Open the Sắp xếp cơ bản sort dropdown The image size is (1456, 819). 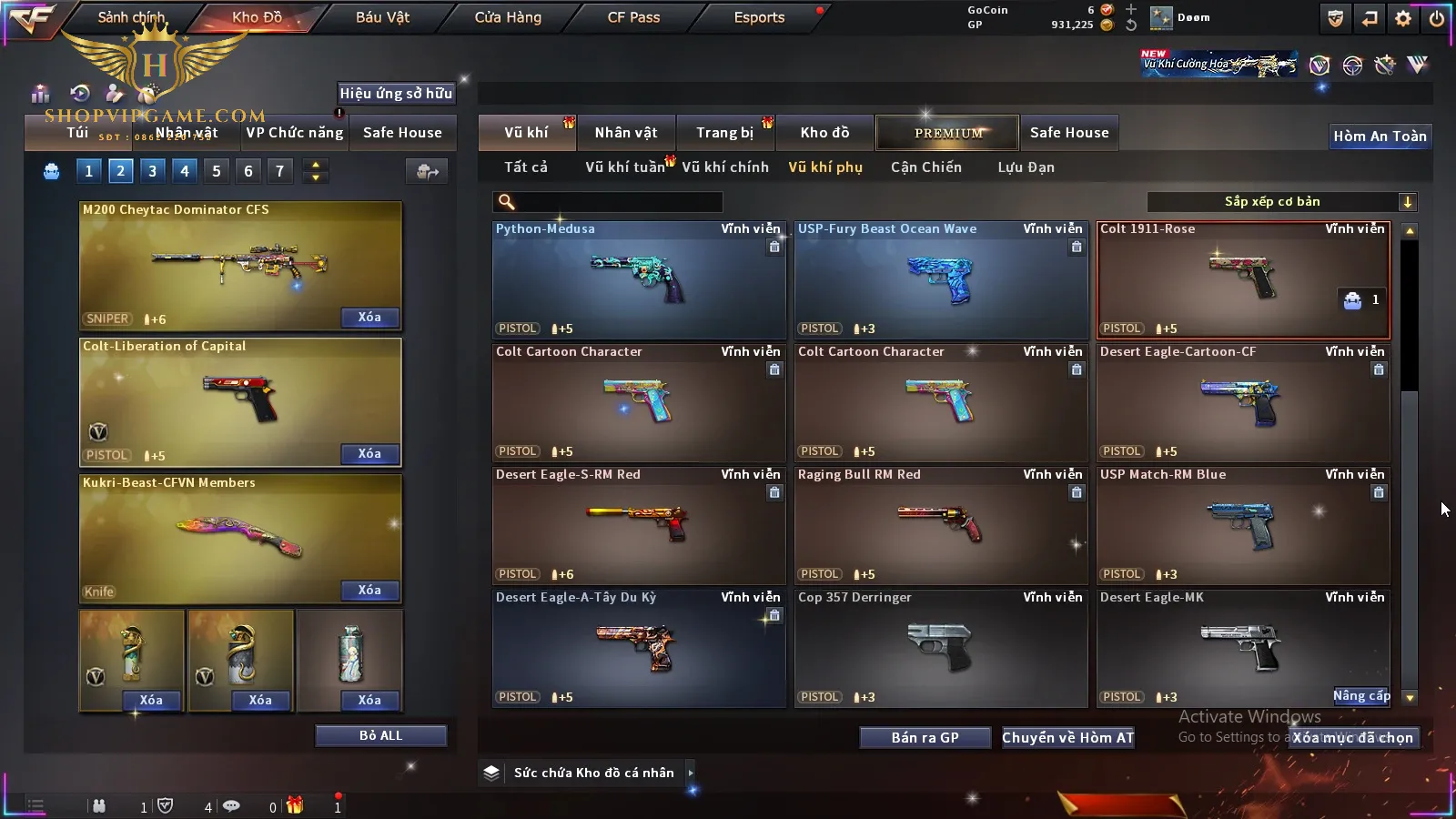pyautogui.click(x=1280, y=202)
